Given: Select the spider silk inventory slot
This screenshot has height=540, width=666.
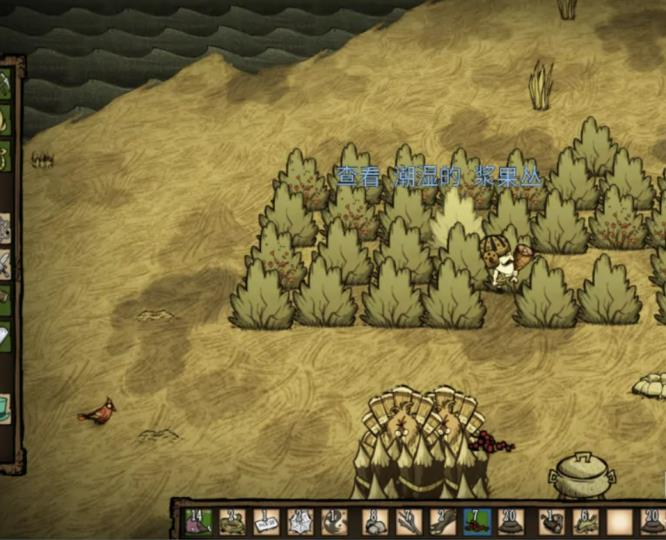Looking at the screenshot, I should point(300,521).
